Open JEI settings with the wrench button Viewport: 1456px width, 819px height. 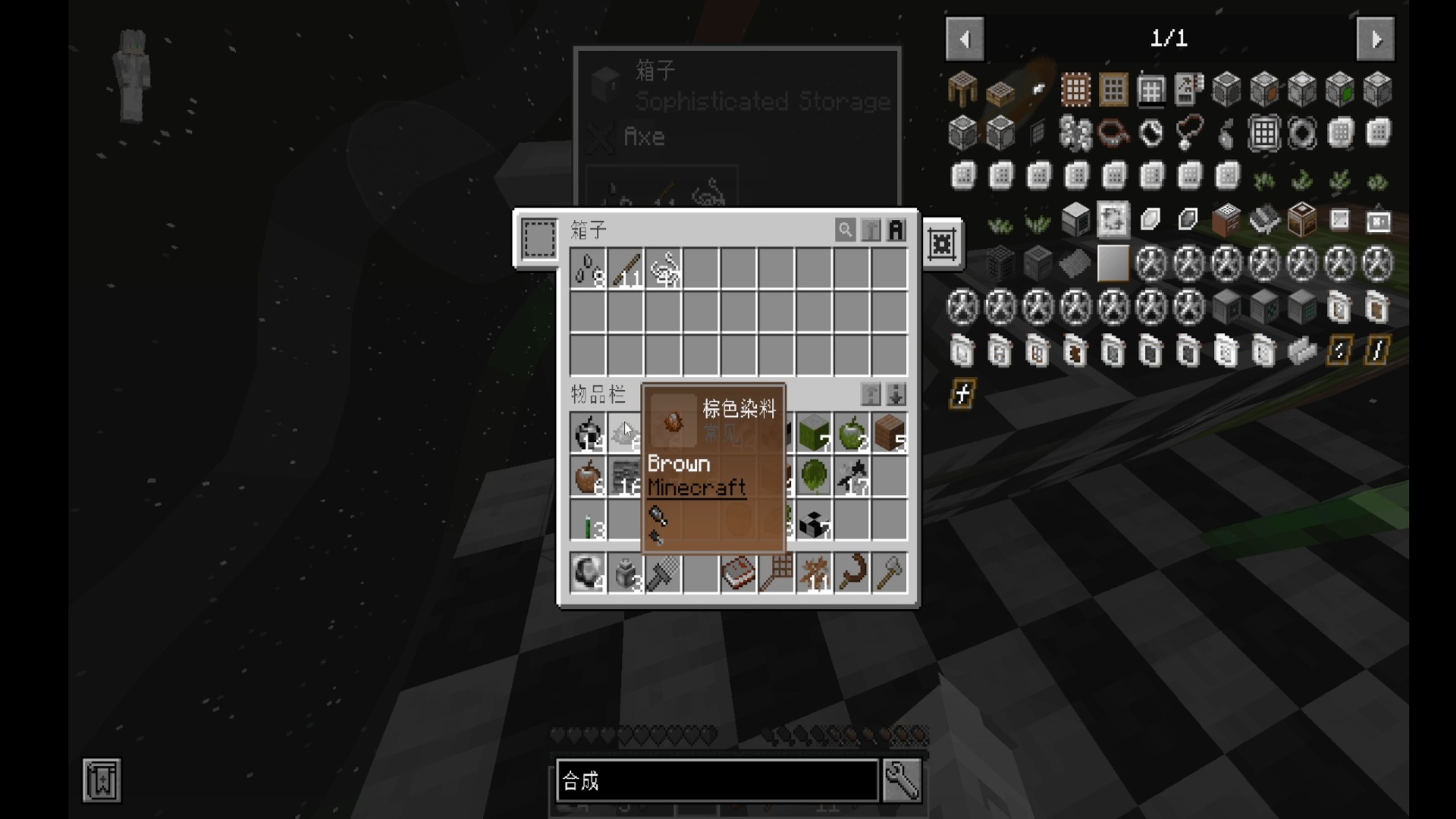coord(902,780)
